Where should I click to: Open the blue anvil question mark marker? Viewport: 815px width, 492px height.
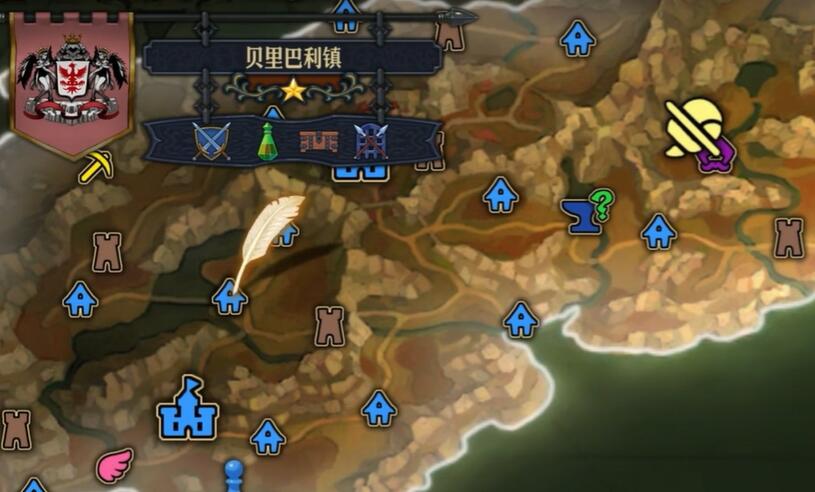586,212
